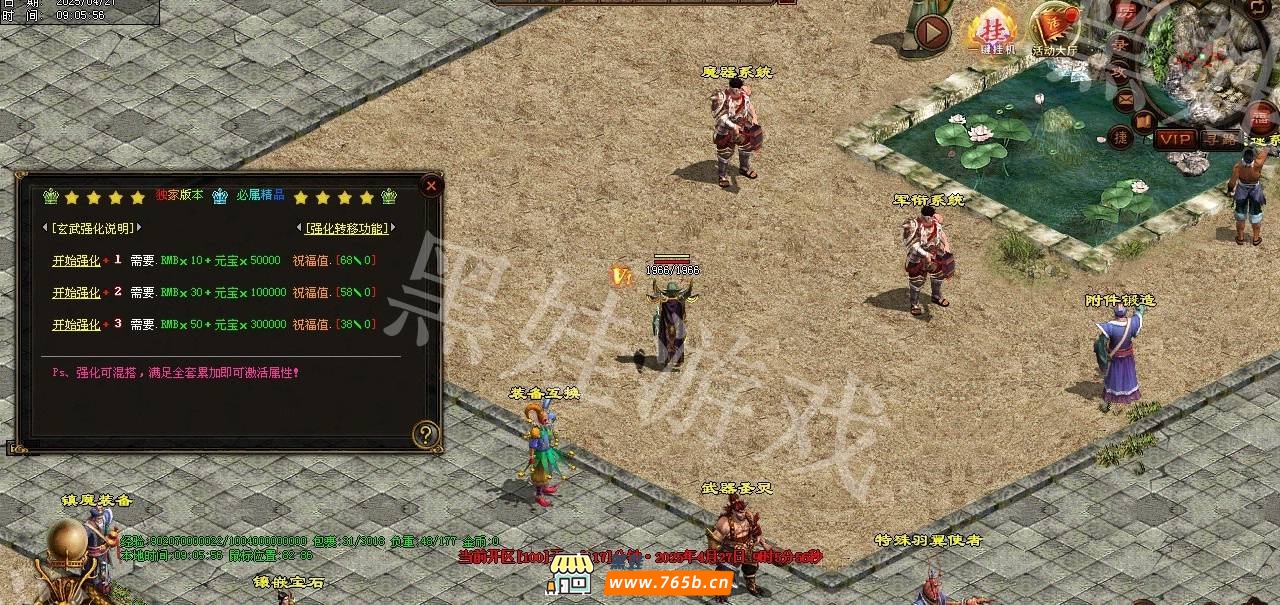The height and width of the screenshot is (605, 1280).
Task: Click the 捷 shortcut round button
Action: click(1121, 137)
